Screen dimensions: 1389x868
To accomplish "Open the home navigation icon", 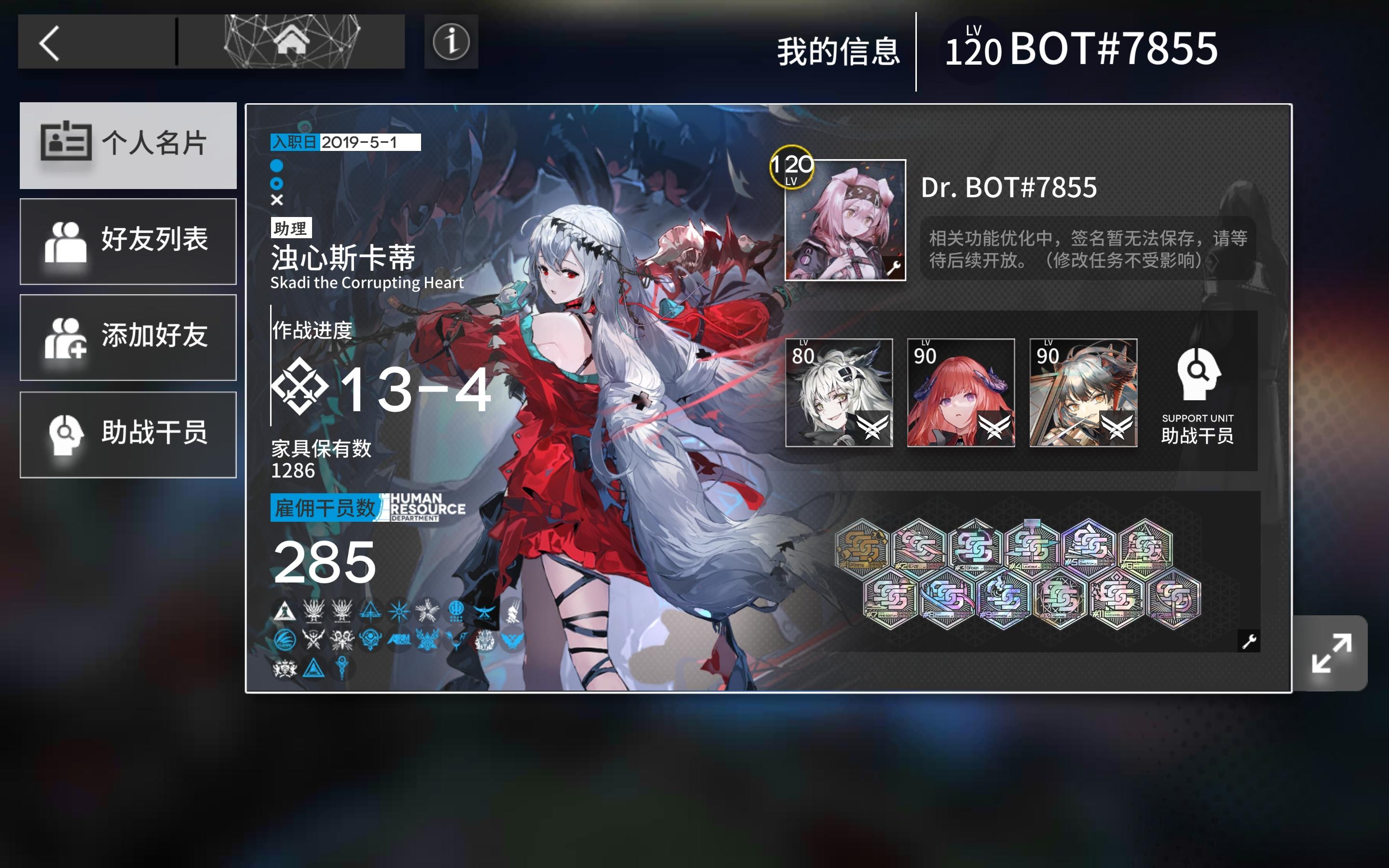I will tap(292, 41).
